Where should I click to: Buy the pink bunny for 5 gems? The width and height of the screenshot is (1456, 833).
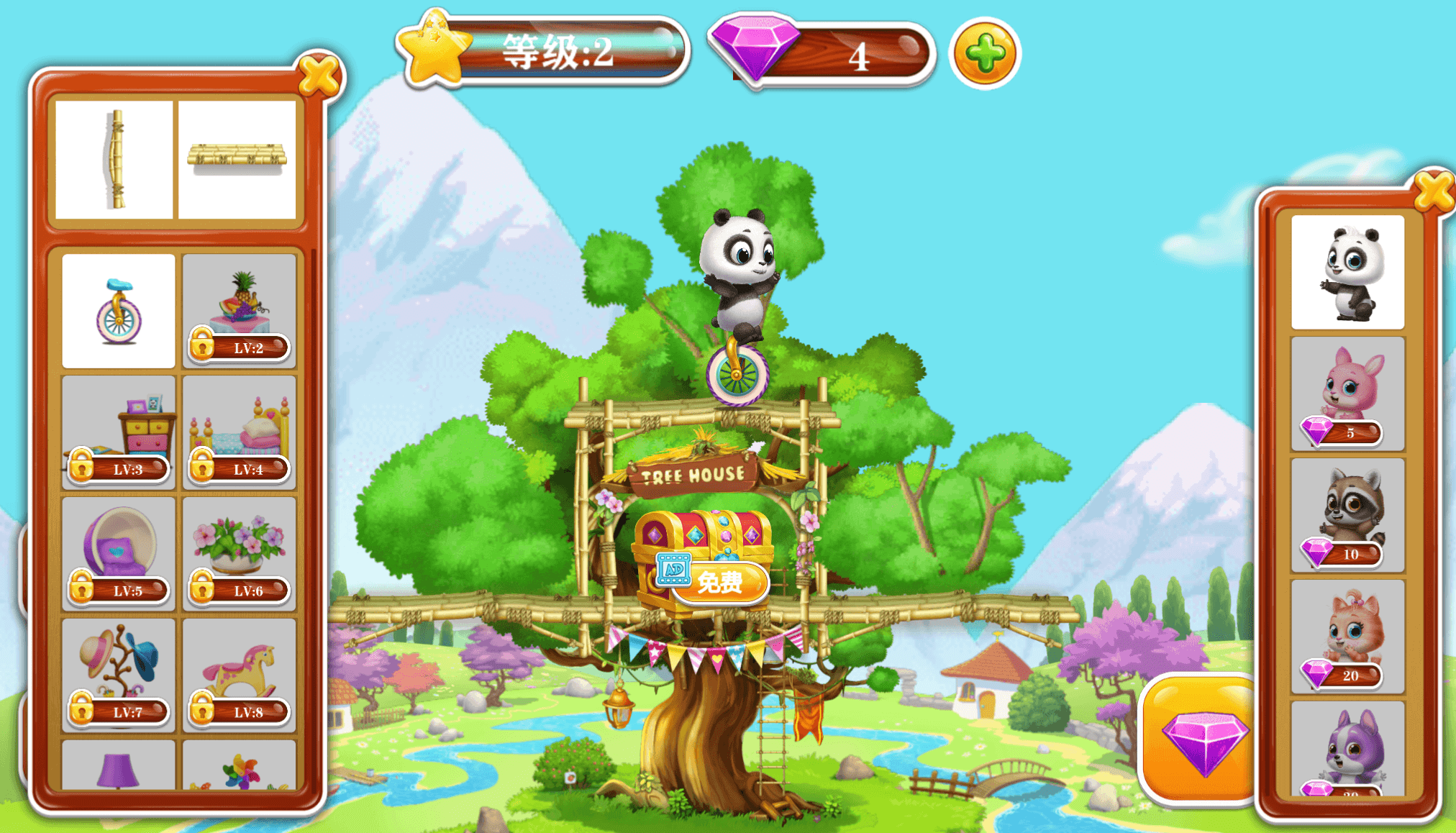coord(1347,393)
